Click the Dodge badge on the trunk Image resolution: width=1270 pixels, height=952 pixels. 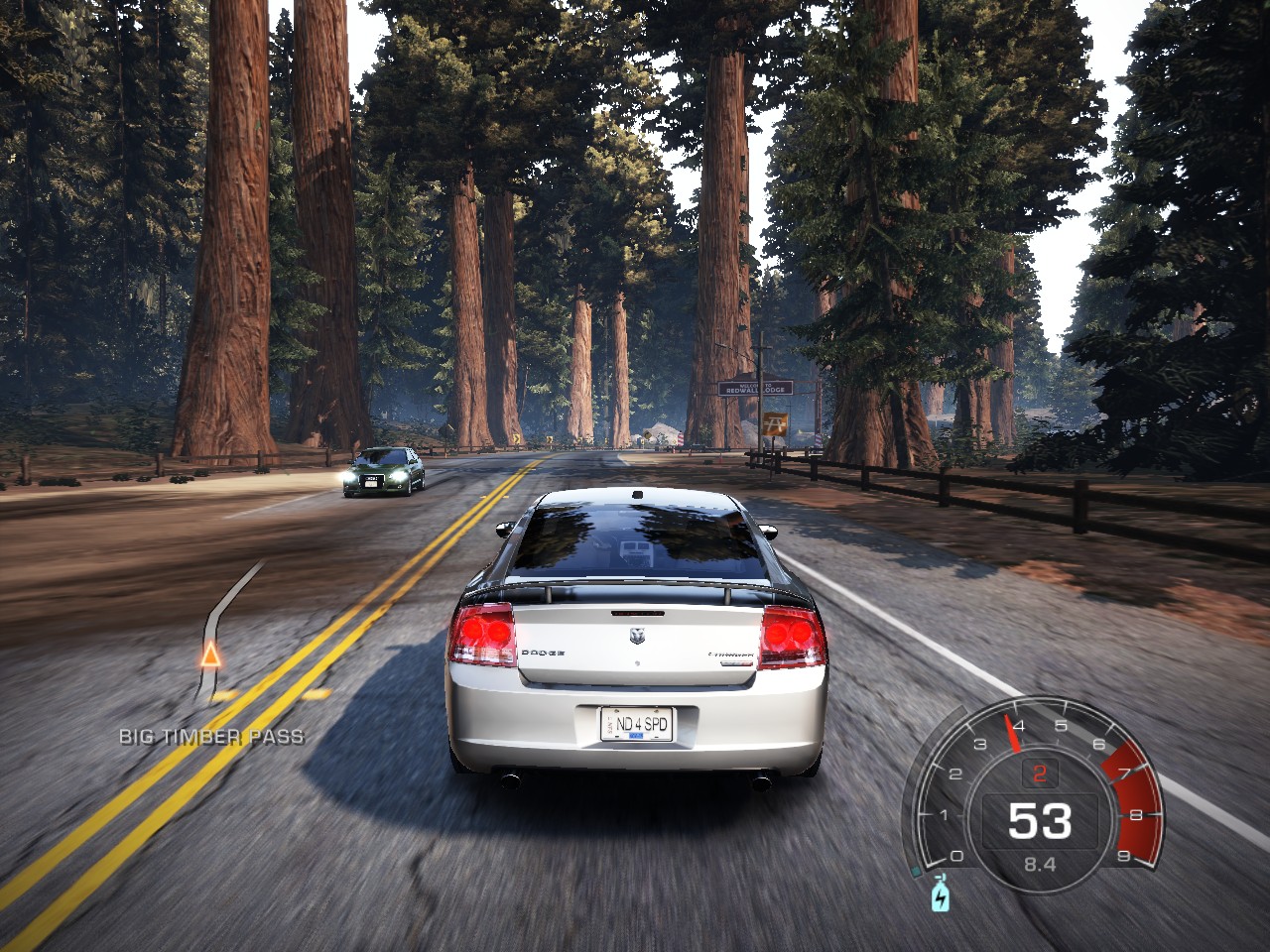(x=638, y=635)
